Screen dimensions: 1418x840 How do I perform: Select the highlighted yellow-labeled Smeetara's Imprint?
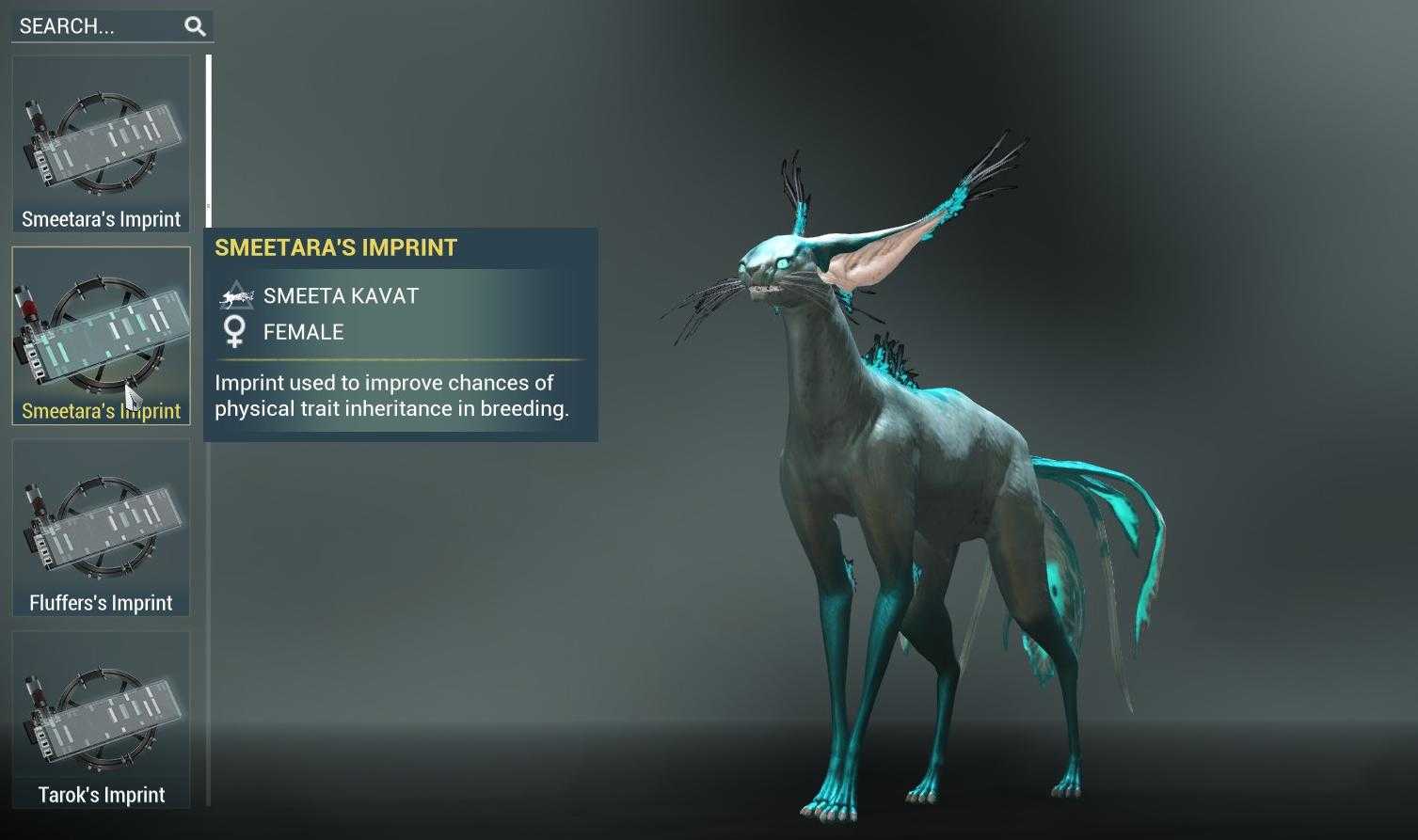tap(101, 336)
